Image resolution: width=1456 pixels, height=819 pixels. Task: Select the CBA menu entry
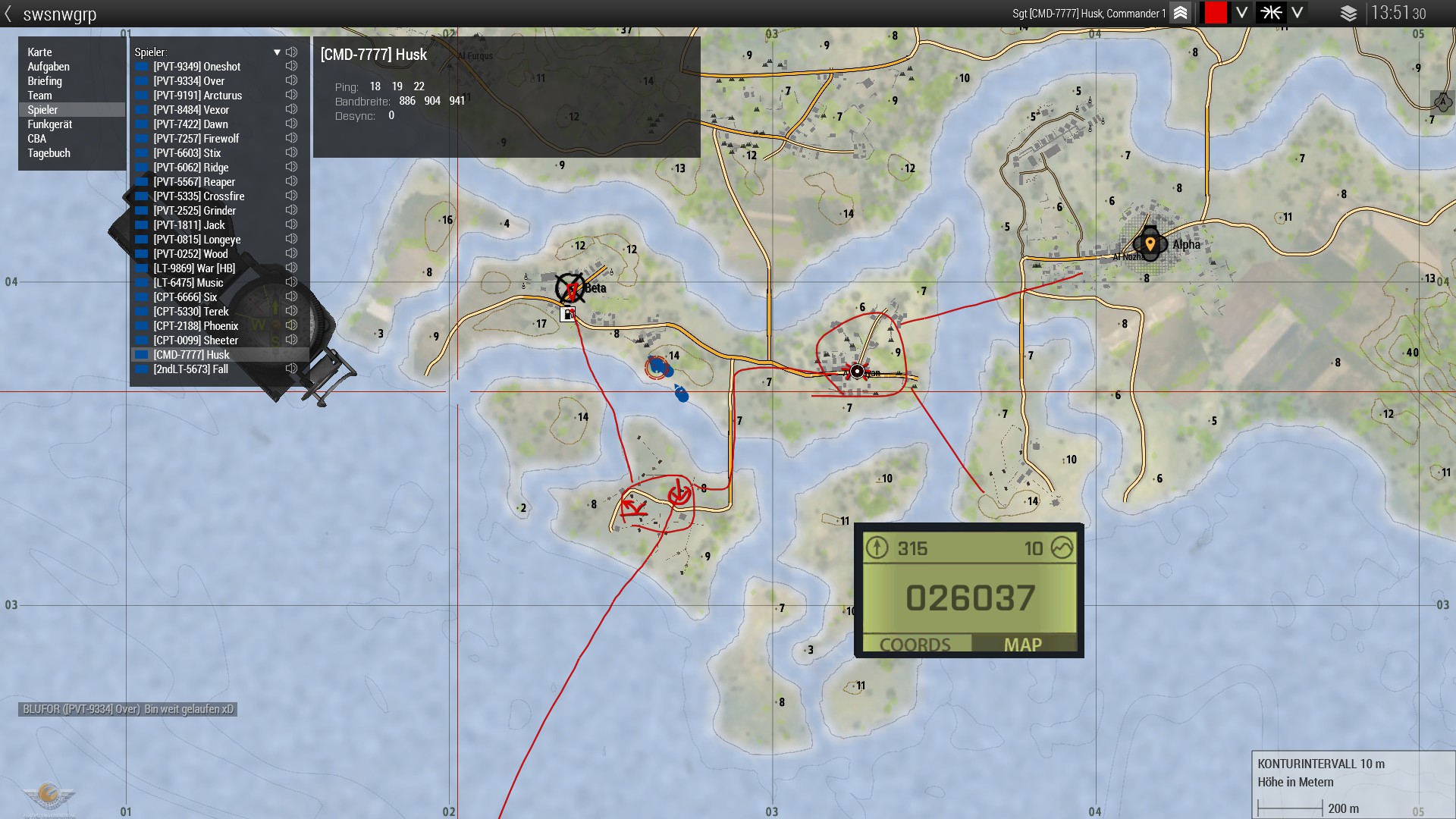click(37, 139)
